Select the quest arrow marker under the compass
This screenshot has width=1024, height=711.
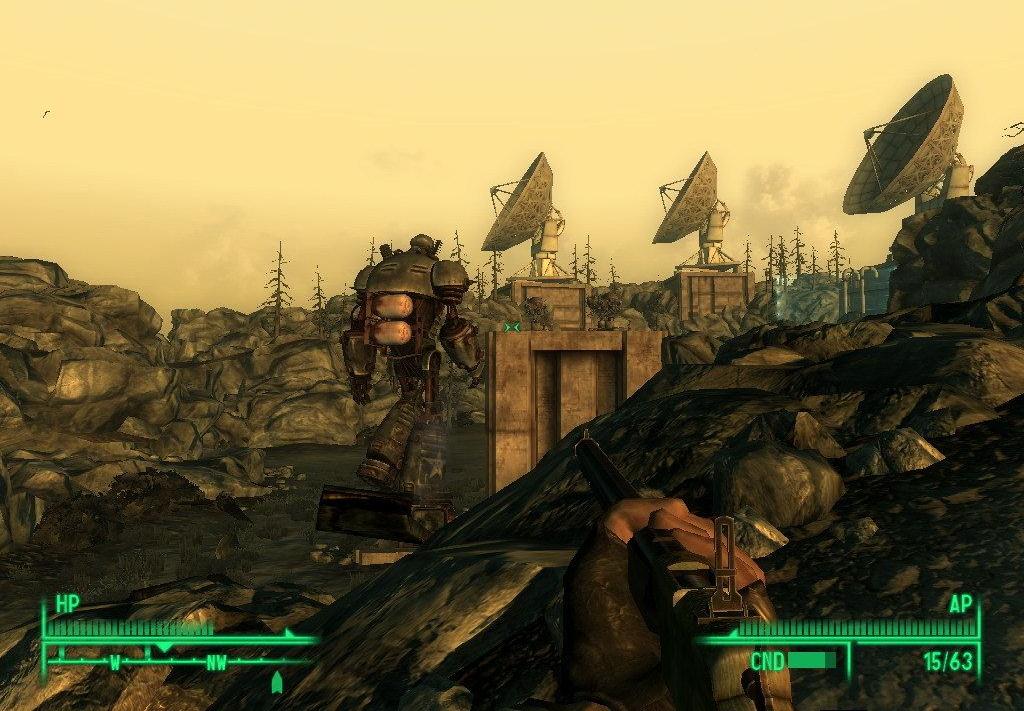coord(277,683)
